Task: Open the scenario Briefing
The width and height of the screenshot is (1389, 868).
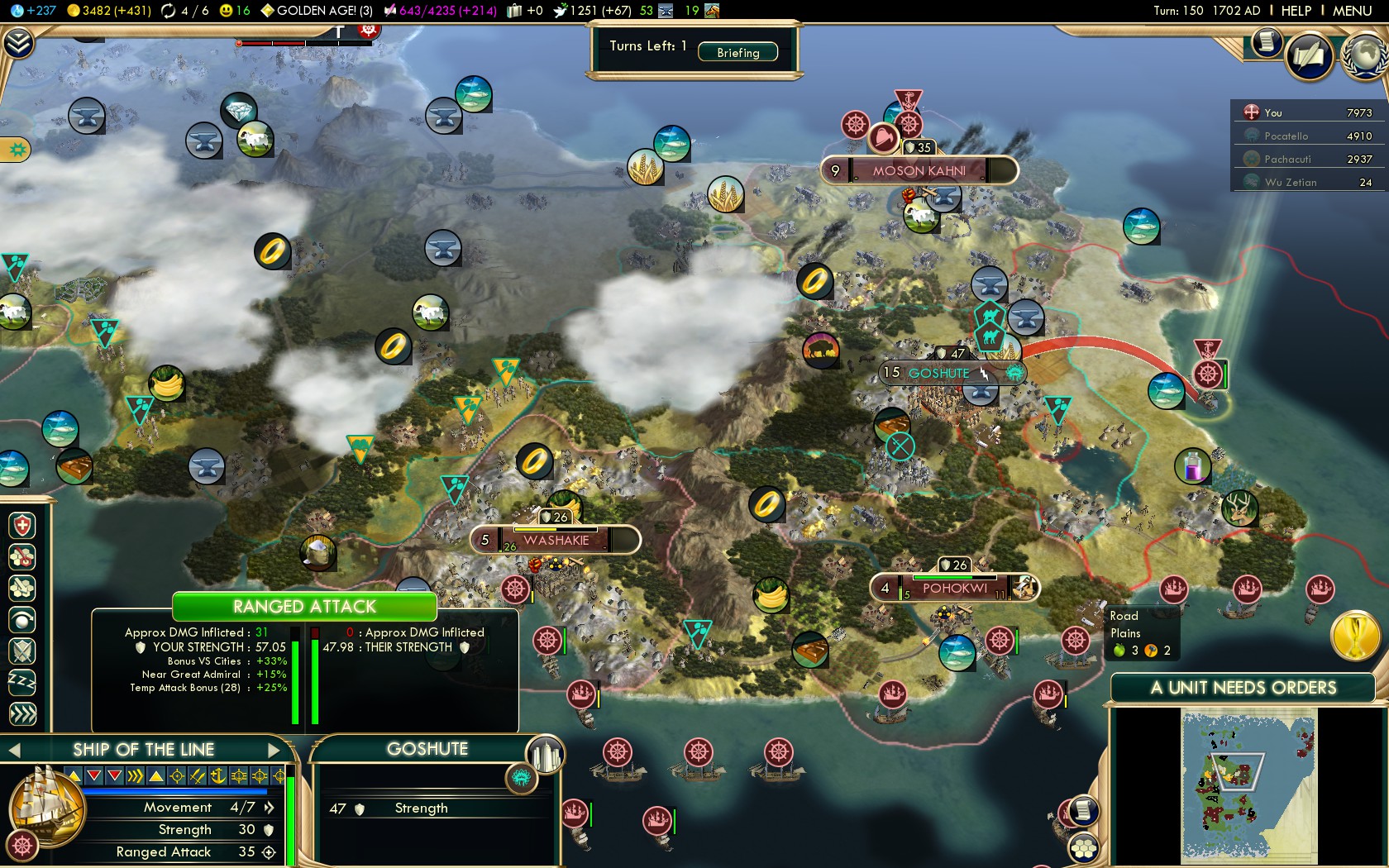Action: pyautogui.click(x=737, y=52)
